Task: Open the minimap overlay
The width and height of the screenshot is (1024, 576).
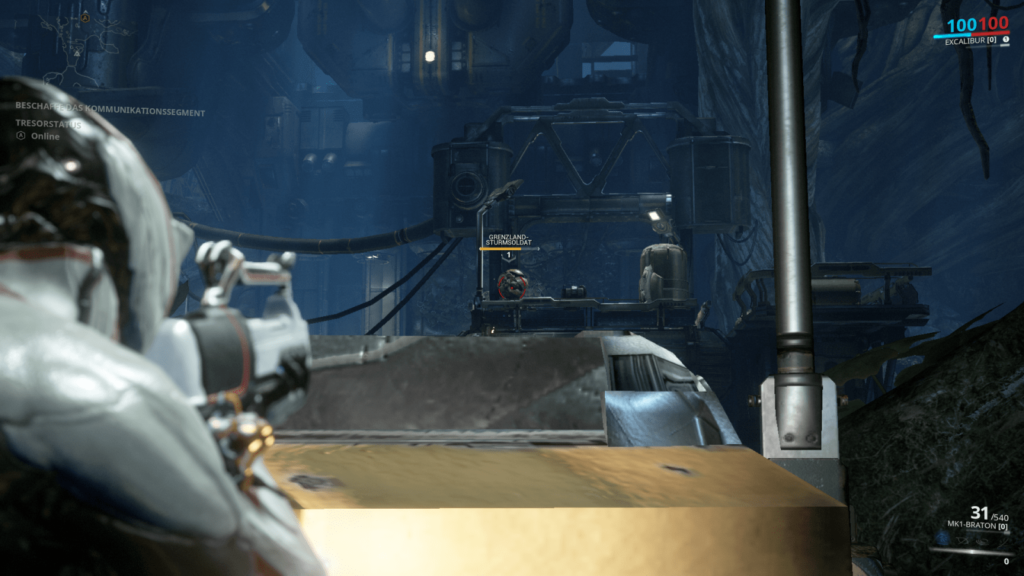Action: 72,45
